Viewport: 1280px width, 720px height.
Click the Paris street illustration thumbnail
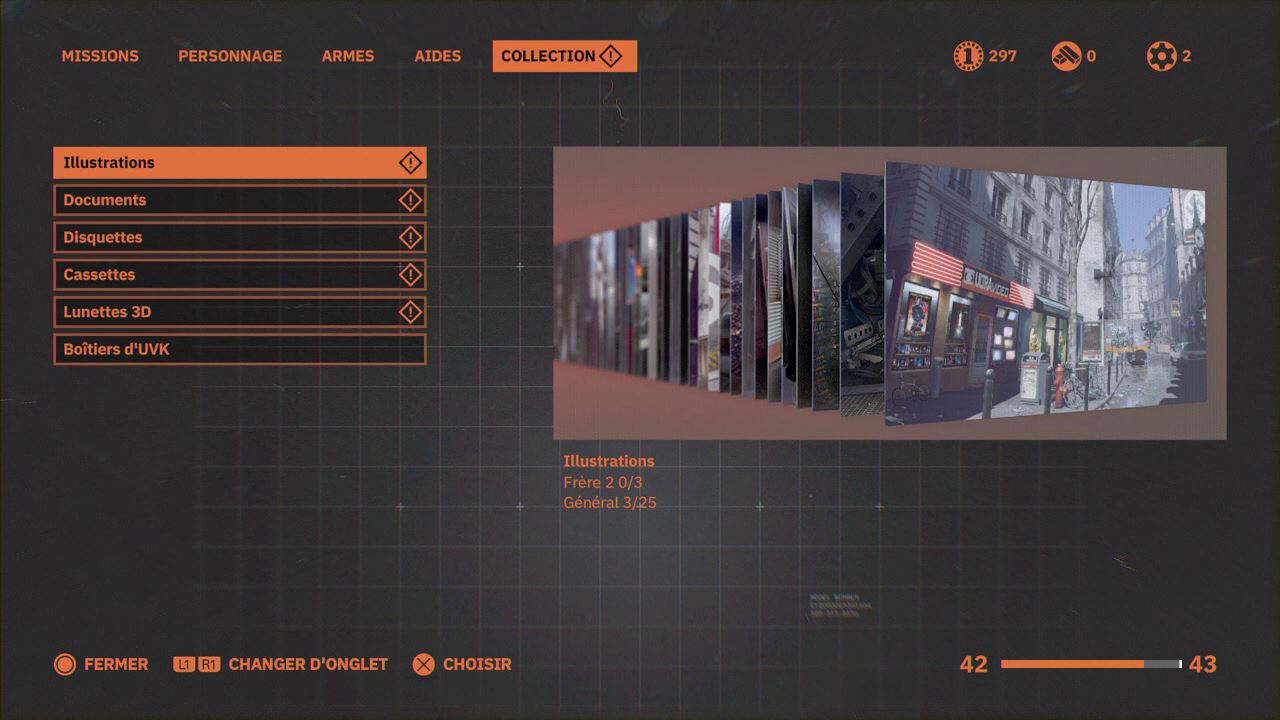click(x=1044, y=296)
